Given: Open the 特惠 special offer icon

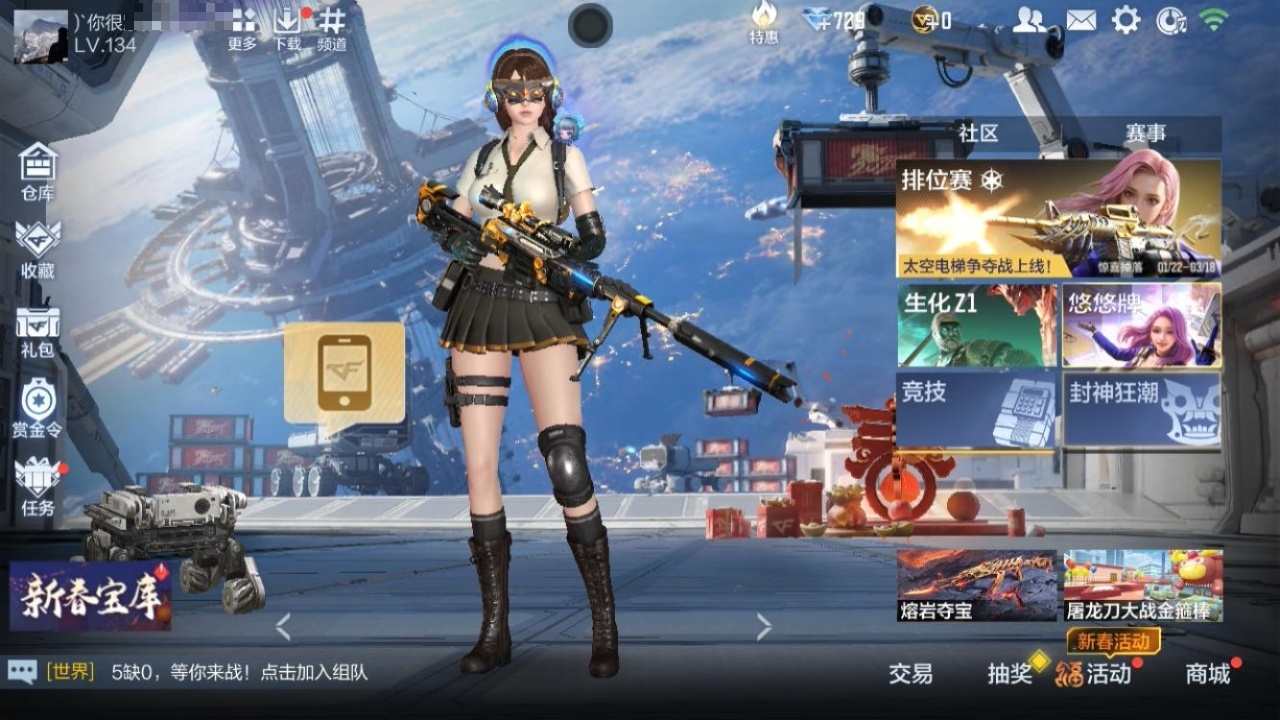Looking at the screenshot, I should pyautogui.click(x=764, y=23).
